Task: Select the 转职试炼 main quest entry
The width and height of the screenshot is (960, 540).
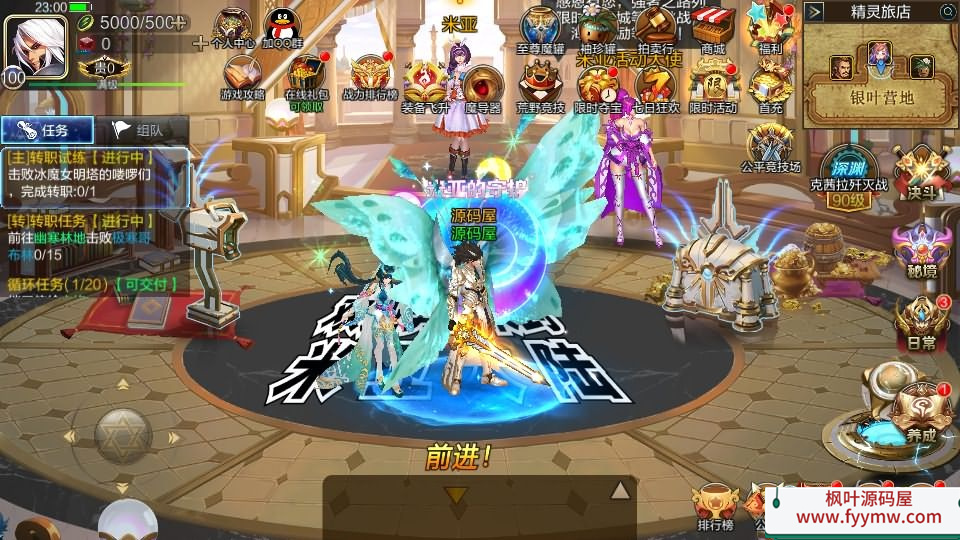Action: (95, 173)
